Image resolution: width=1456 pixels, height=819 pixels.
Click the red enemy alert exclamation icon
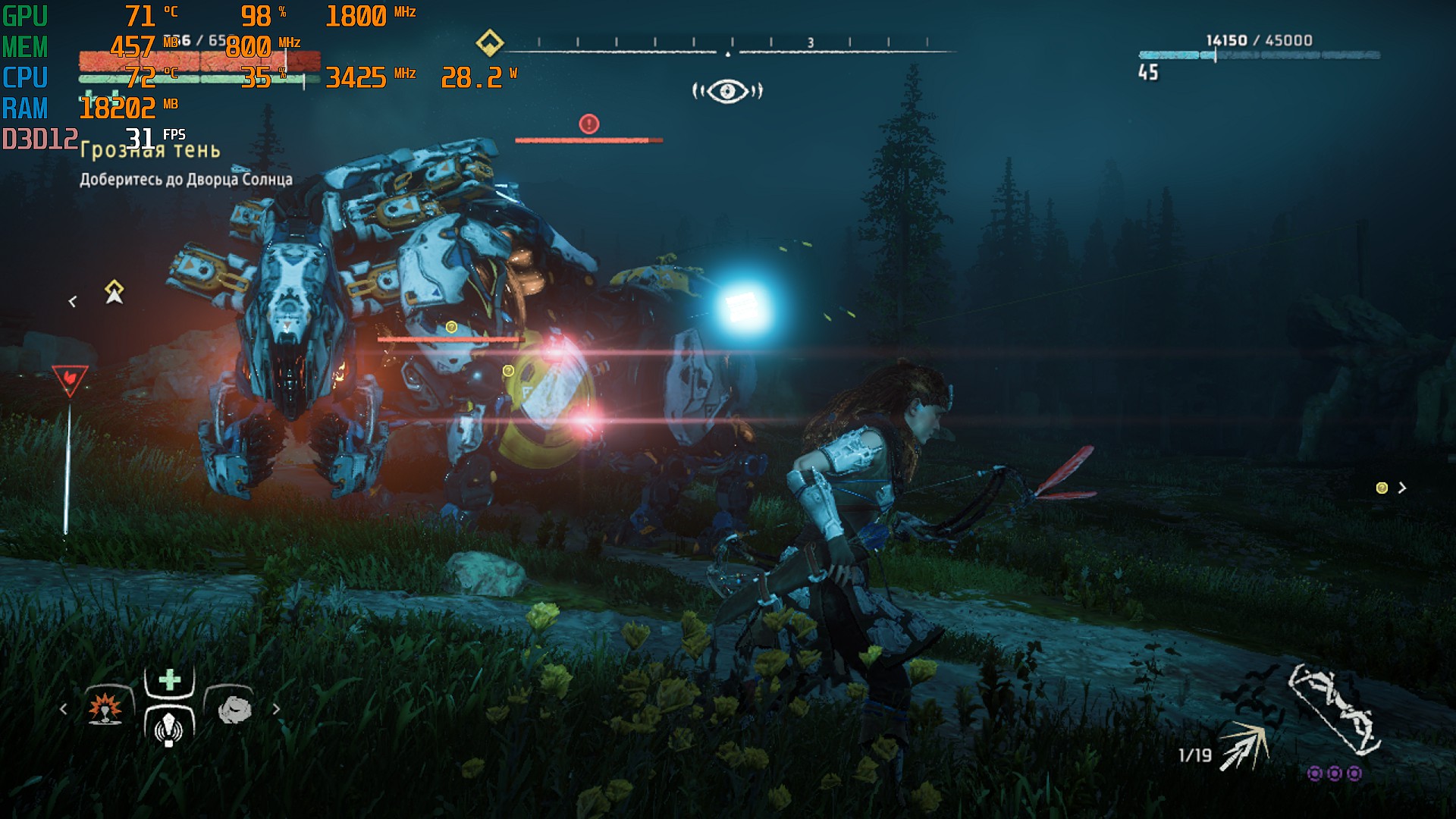pyautogui.click(x=589, y=124)
